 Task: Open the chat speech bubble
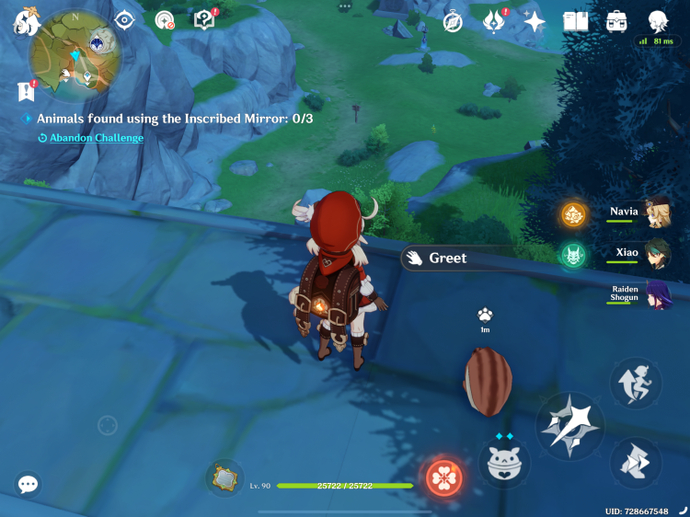click(28, 485)
